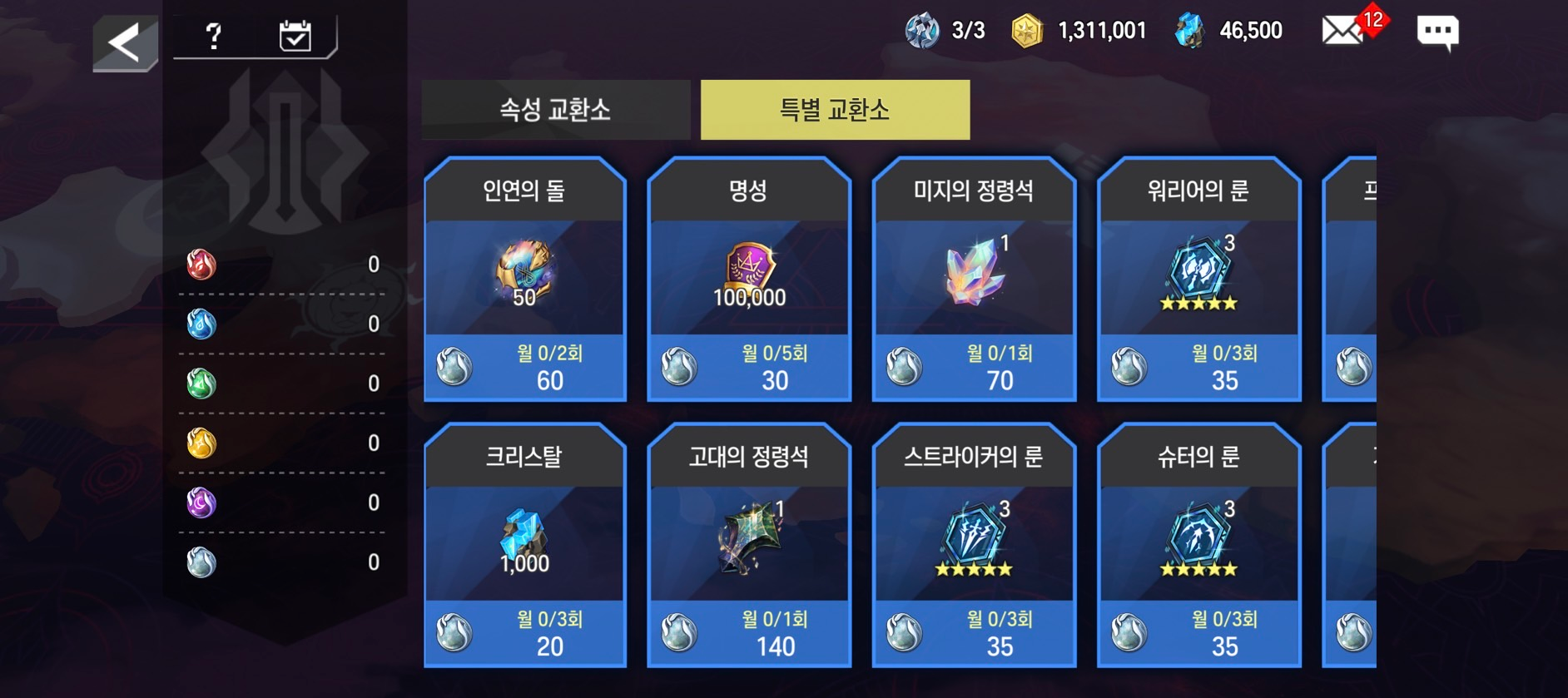This screenshot has height=698, width=1568.
Task: Tap the blue crystal currency icon
Action: point(1190,31)
